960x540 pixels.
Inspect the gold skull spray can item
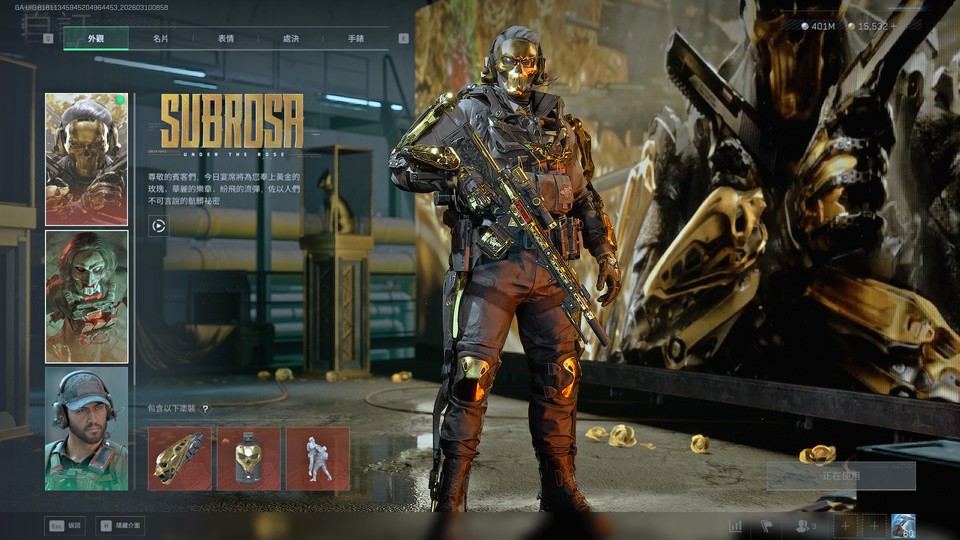coord(248,458)
